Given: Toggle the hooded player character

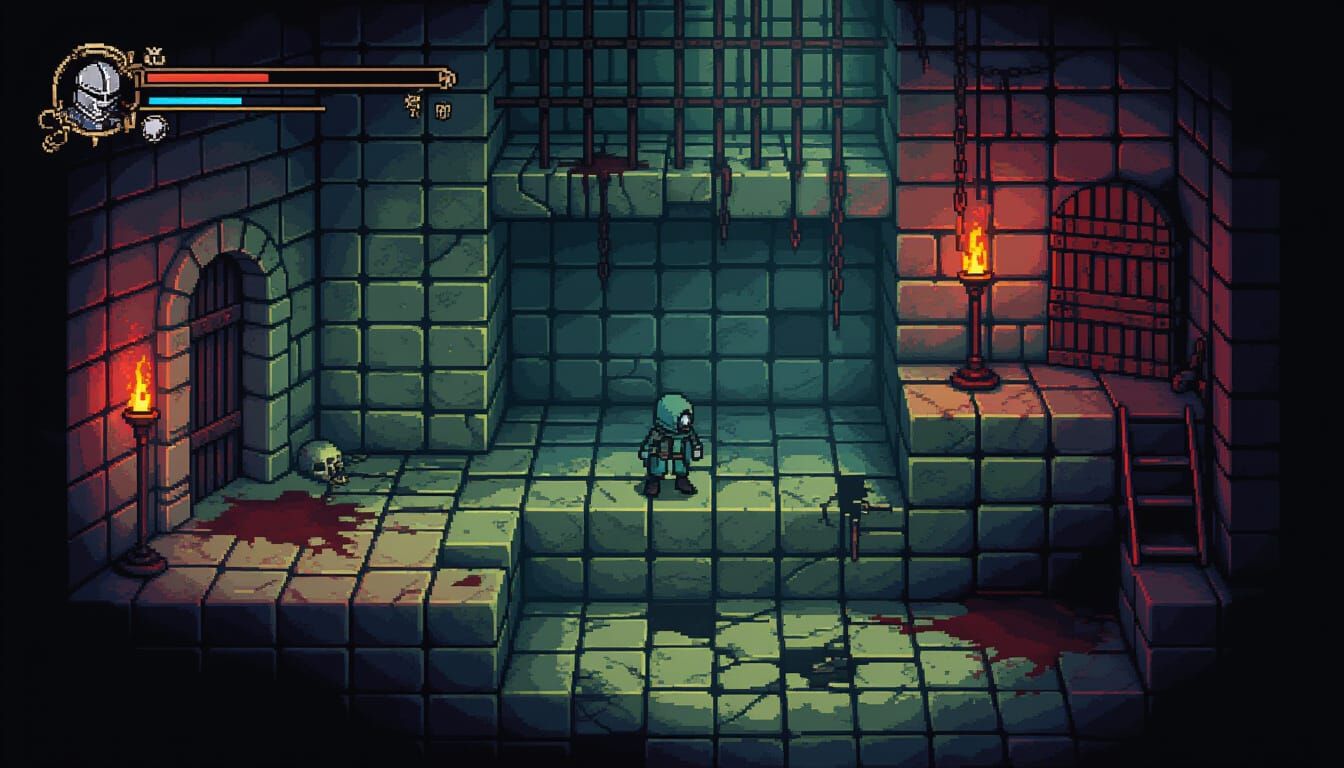Looking at the screenshot, I should click(668, 445).
